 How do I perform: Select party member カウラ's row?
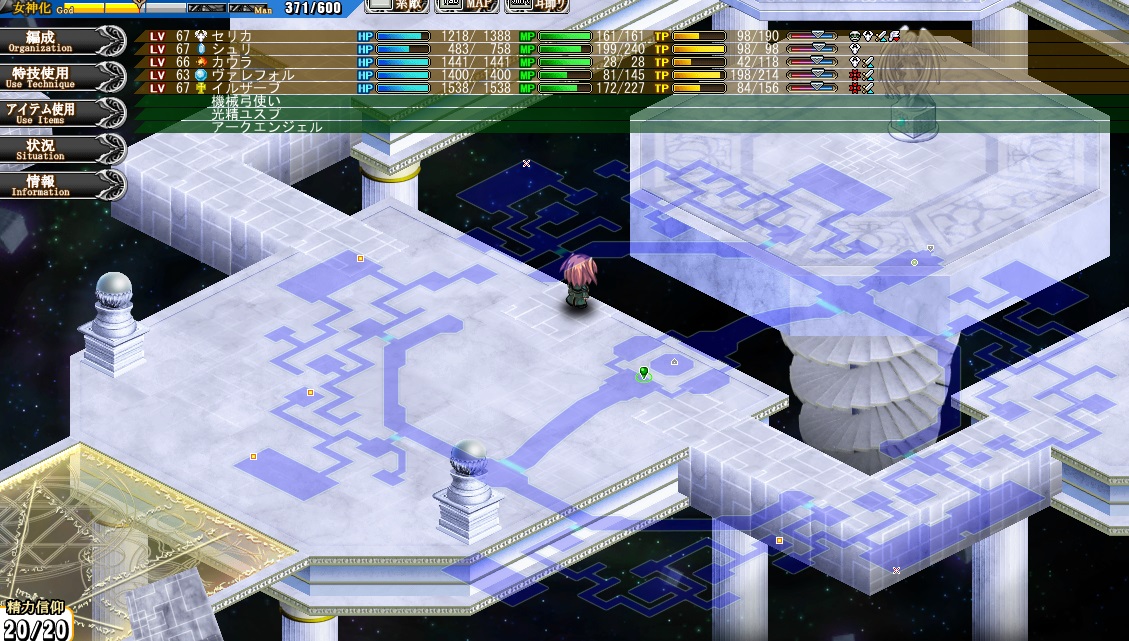[232, 62]
